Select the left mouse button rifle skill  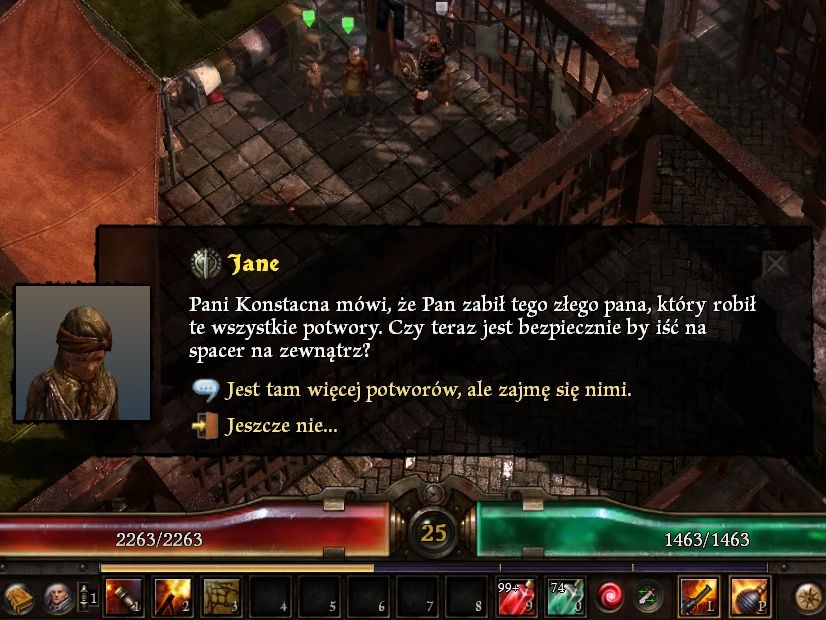point(698,597)
